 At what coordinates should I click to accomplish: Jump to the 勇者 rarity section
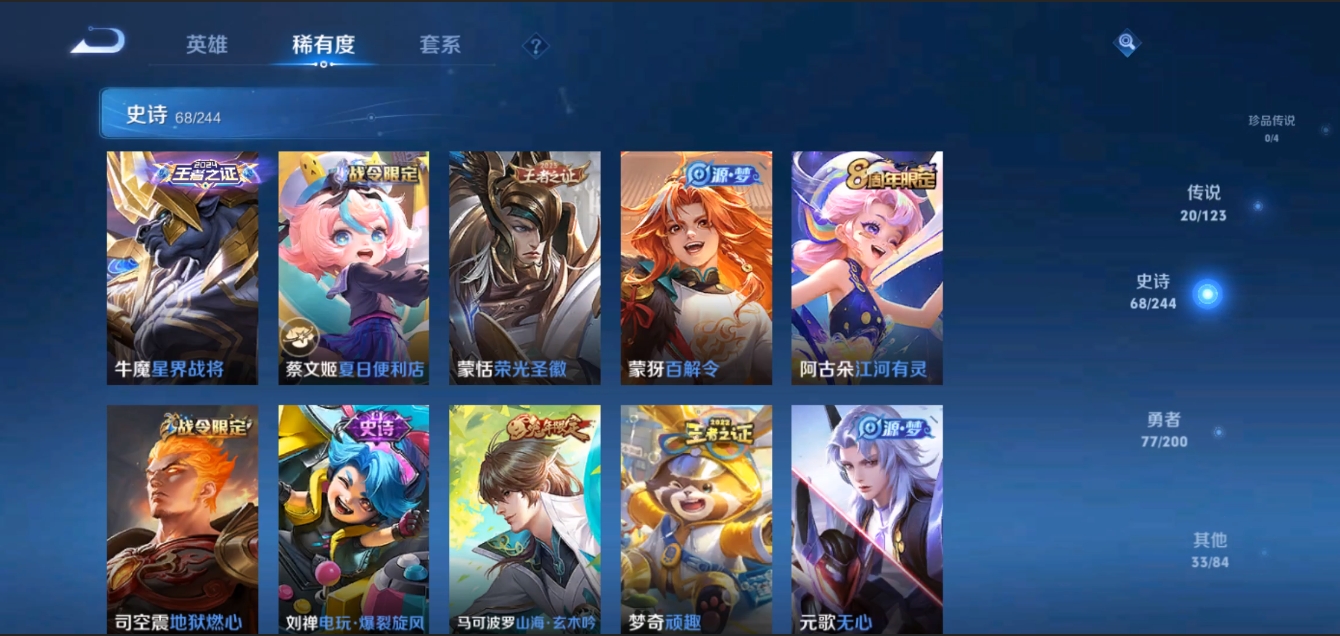coord(1164,429)
